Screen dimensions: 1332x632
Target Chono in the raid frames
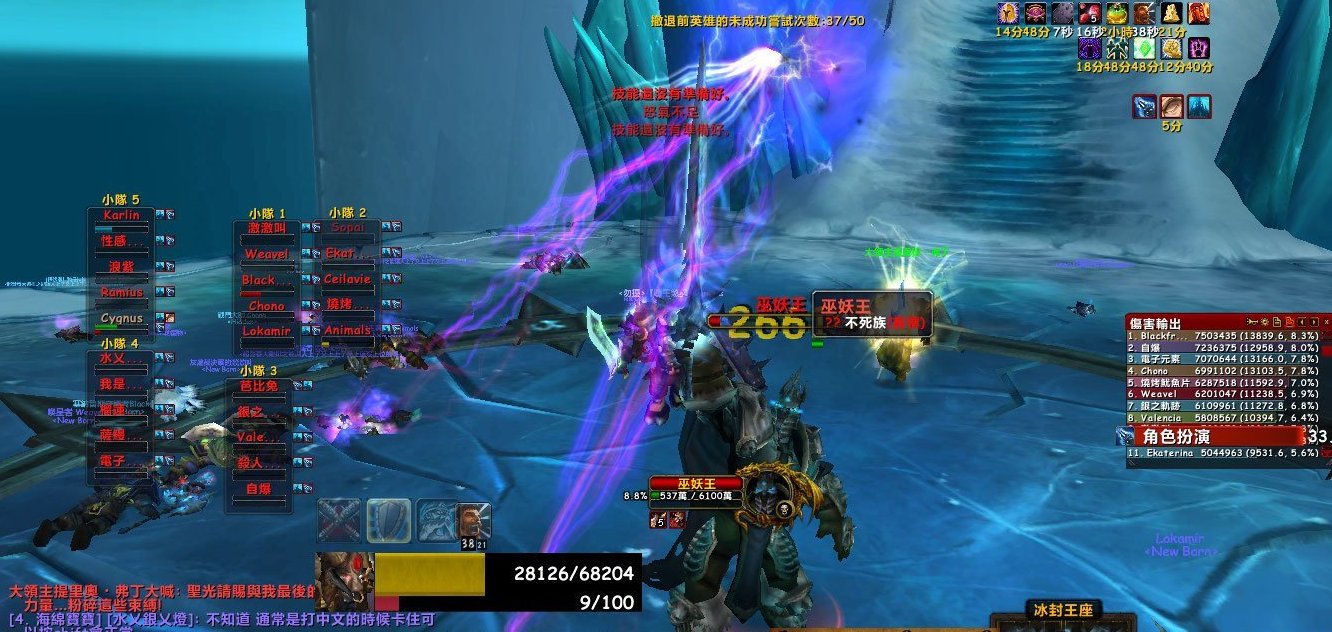266,306
